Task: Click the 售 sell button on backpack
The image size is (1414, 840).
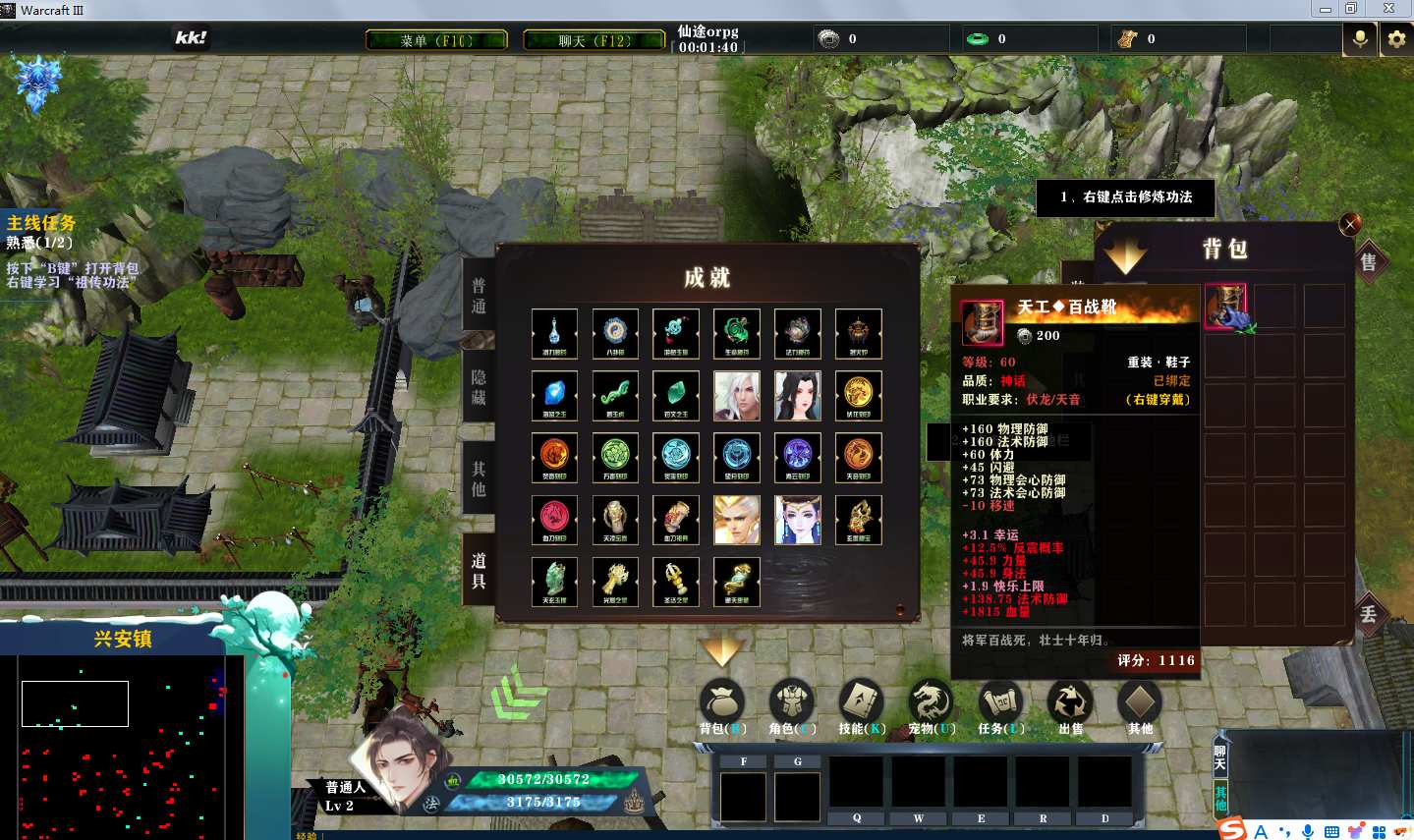Action: coord(1369,262)
